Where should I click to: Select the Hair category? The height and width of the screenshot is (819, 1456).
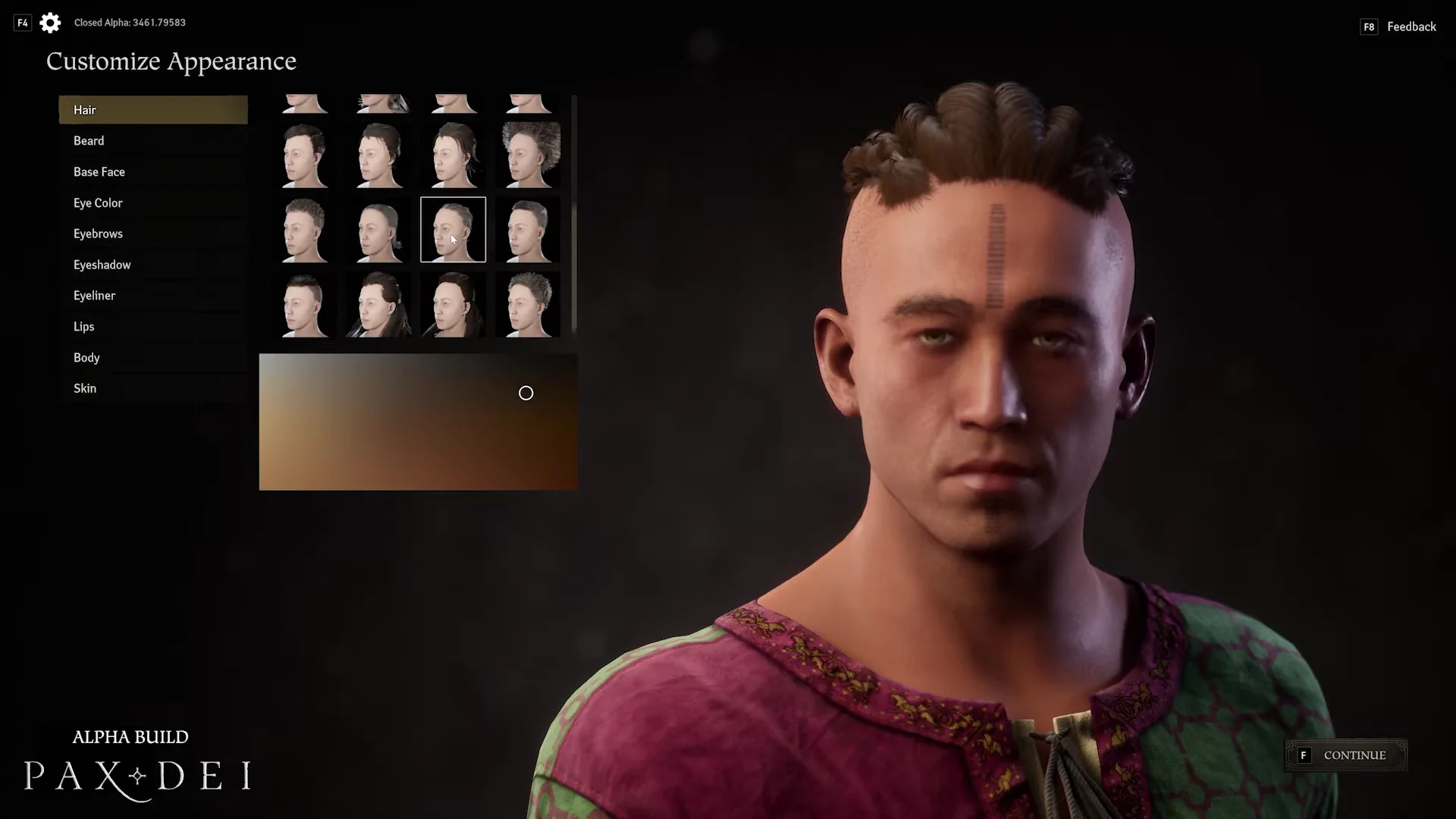tap(152, 110)
